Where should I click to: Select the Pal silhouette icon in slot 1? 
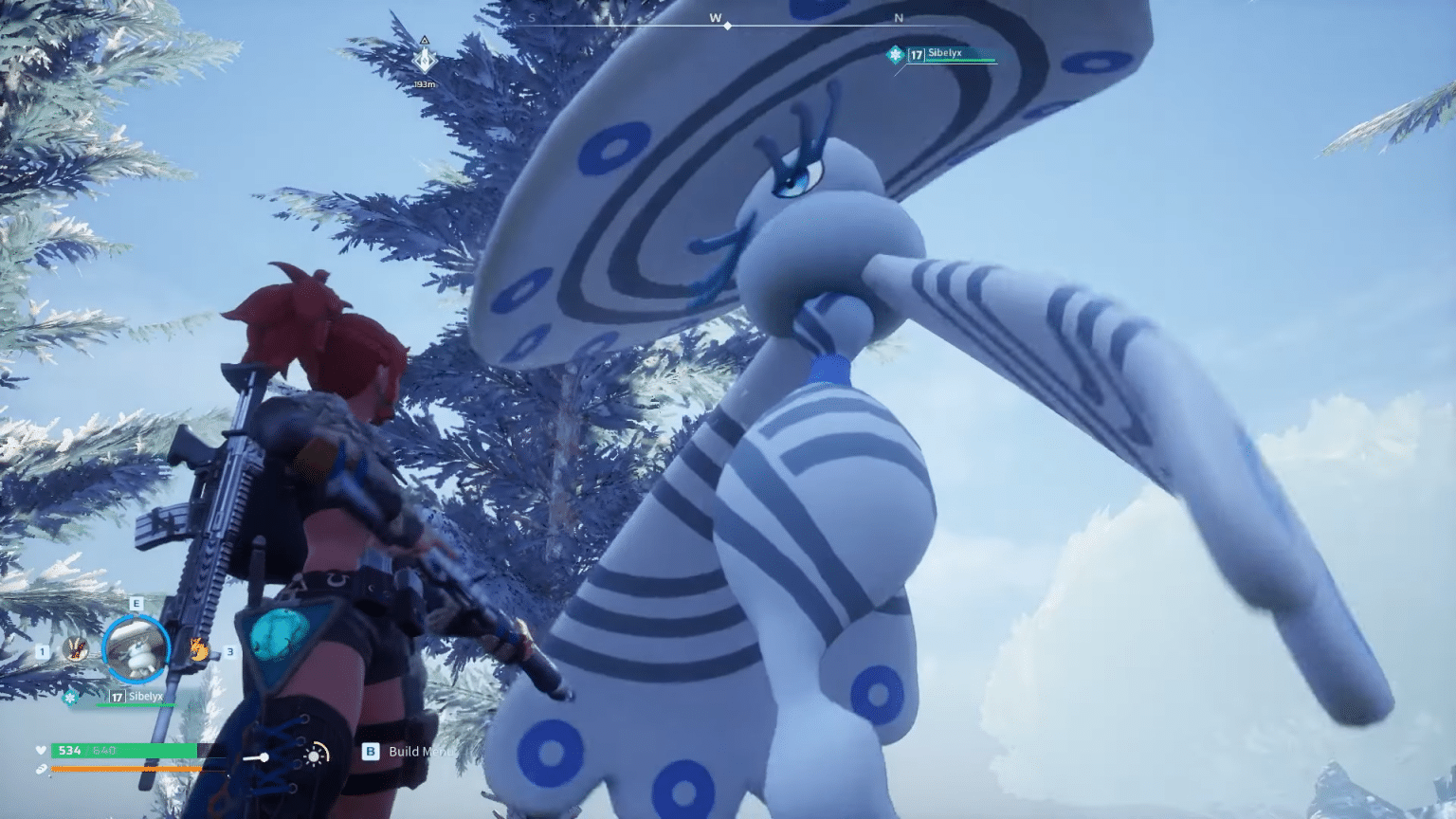pyautogui.click(x=74, y=649)
